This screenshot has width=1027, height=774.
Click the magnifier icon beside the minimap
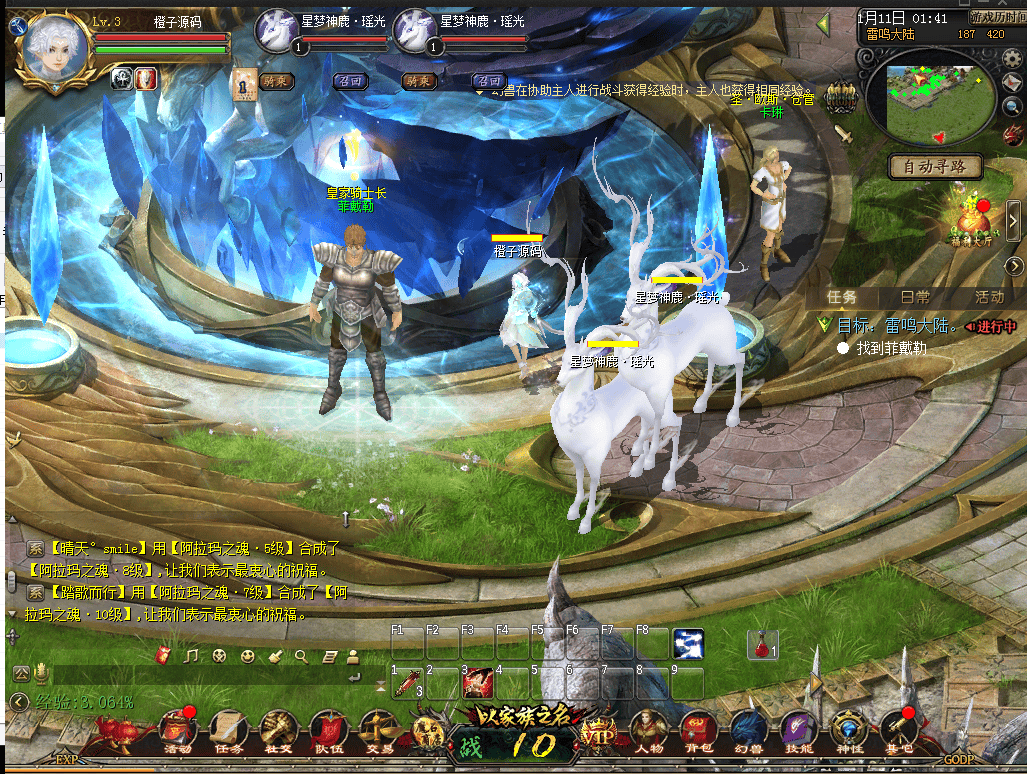pos(1013,106)
